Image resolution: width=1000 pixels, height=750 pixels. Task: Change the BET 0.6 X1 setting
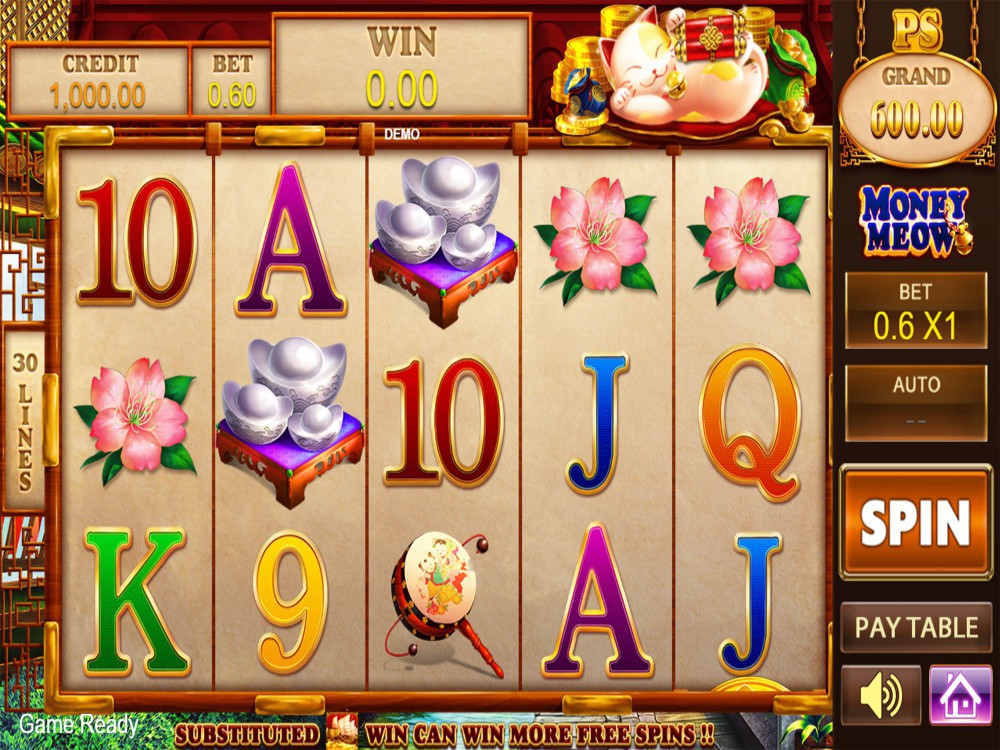[915, 311]
